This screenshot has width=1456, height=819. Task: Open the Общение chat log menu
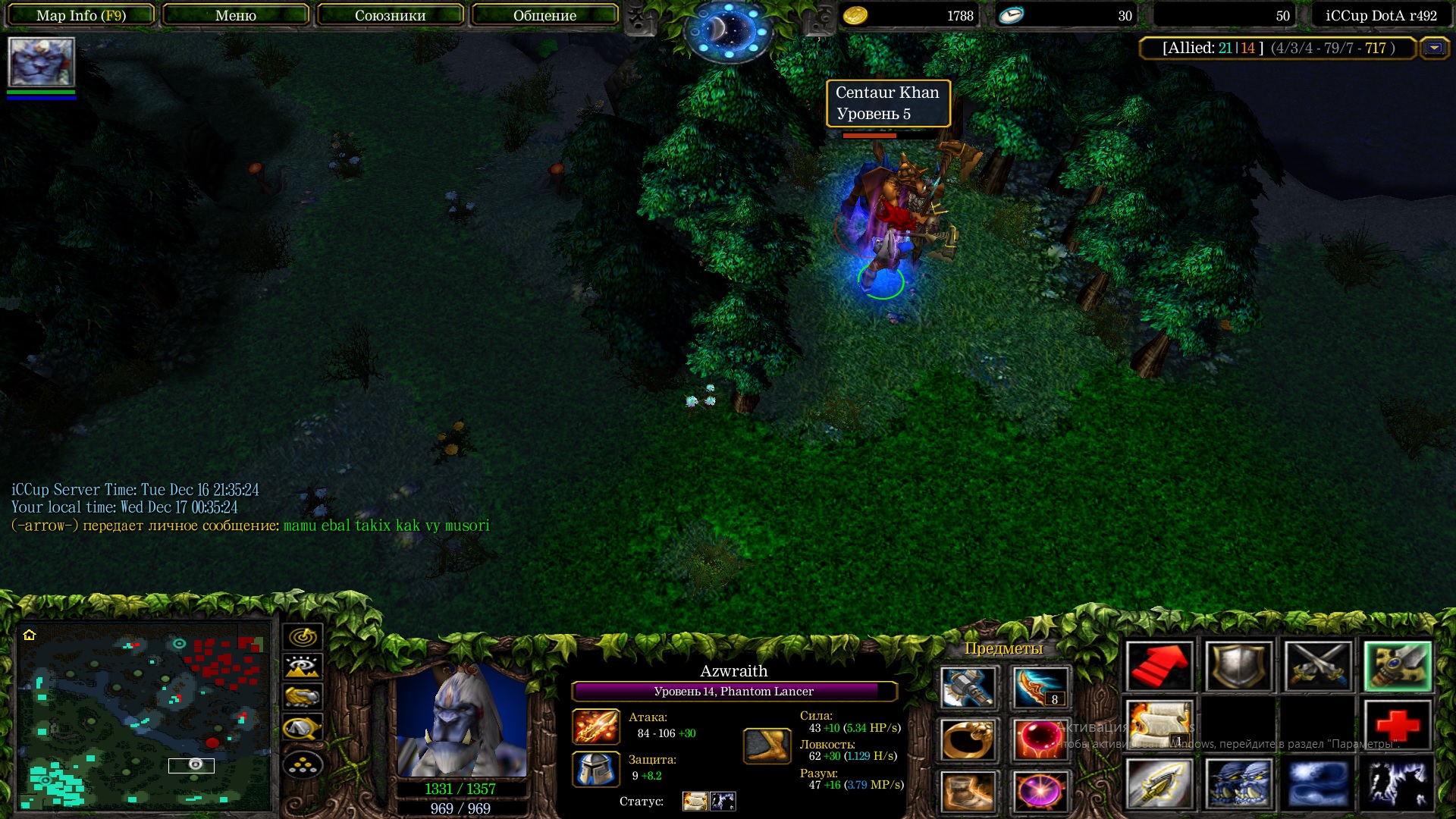click(544, 15)
